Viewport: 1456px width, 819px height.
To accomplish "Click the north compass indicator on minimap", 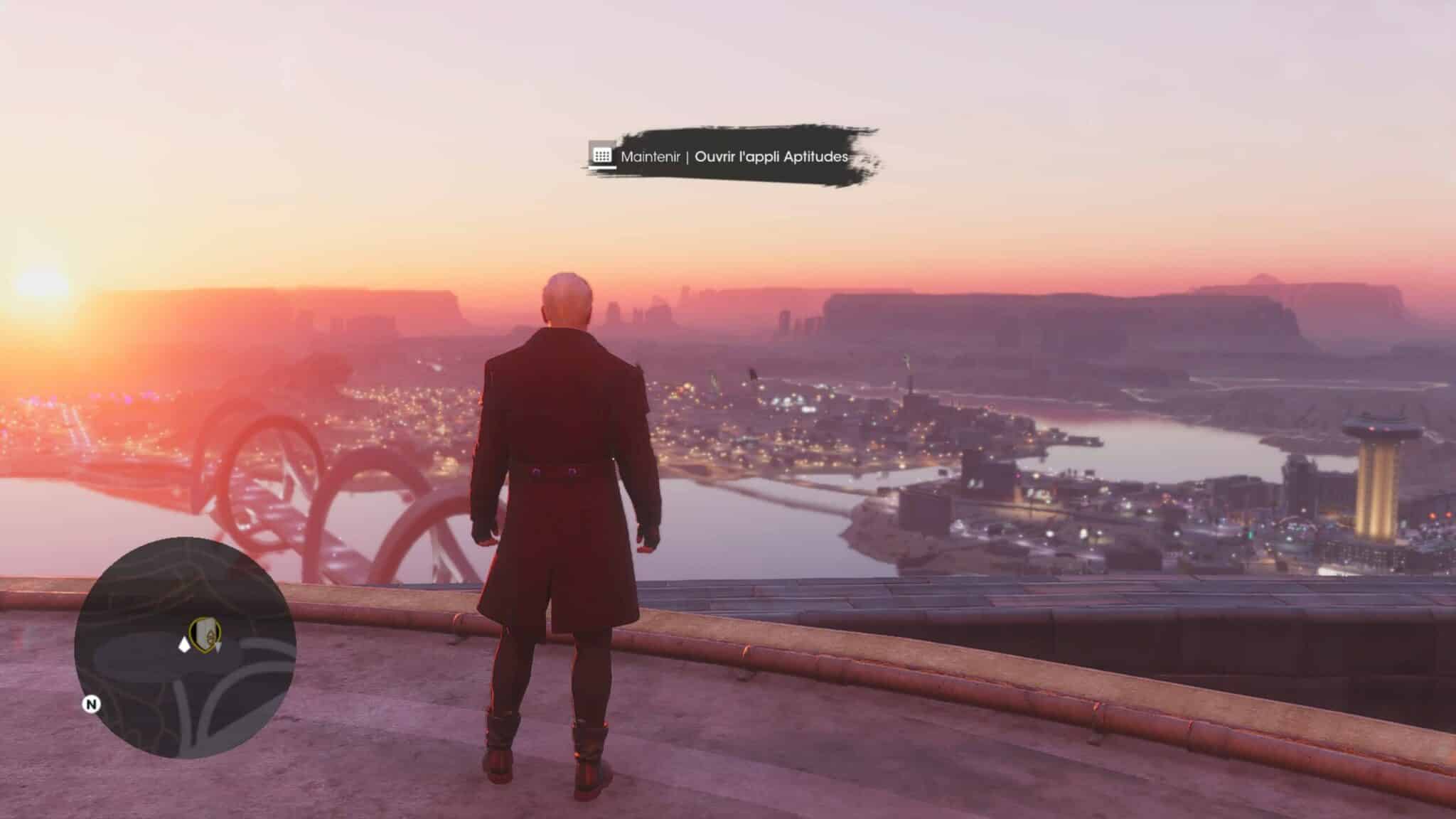I will tap(92, 704).
